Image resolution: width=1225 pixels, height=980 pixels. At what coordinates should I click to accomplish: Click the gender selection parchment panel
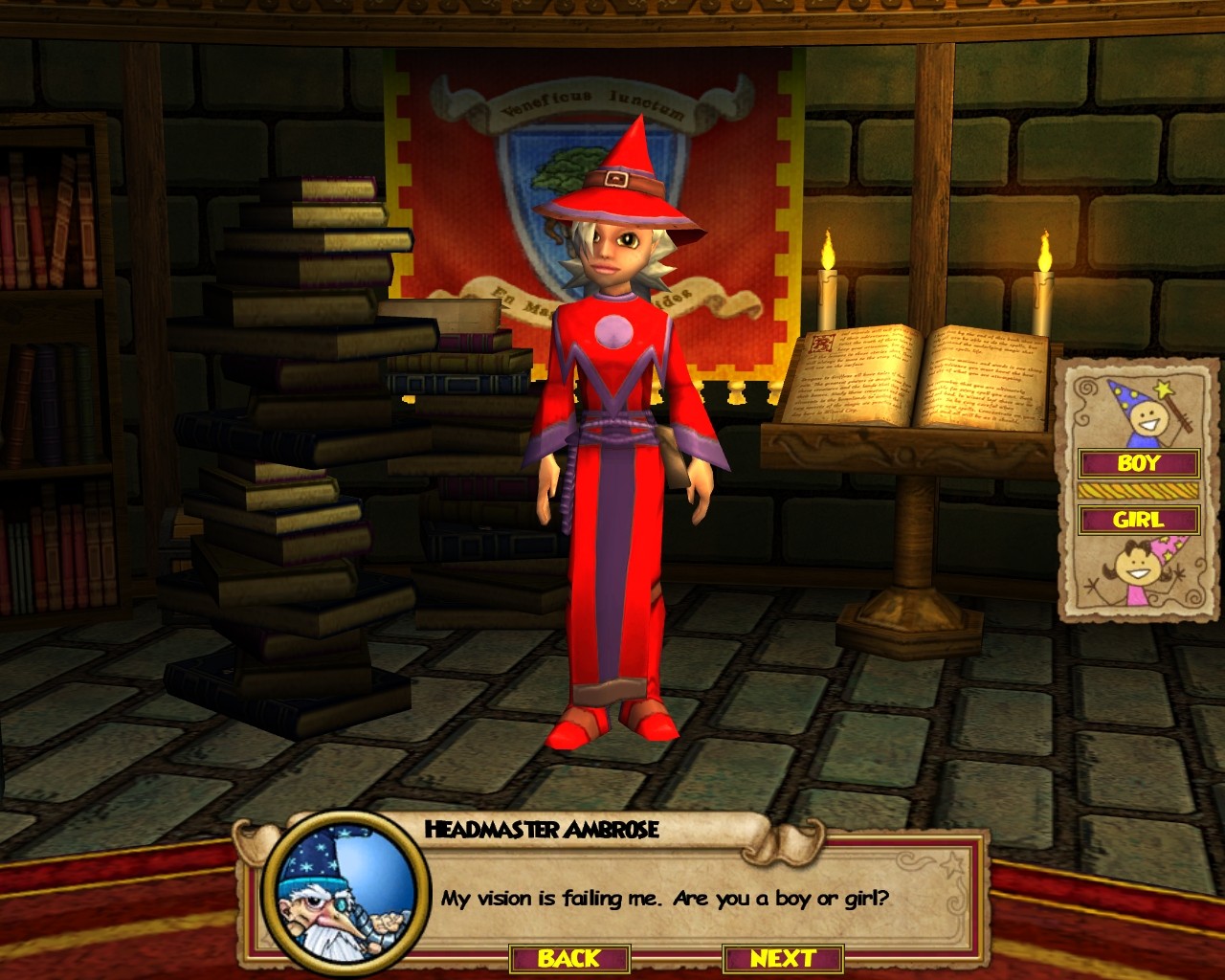click(x=1139, y=488)
